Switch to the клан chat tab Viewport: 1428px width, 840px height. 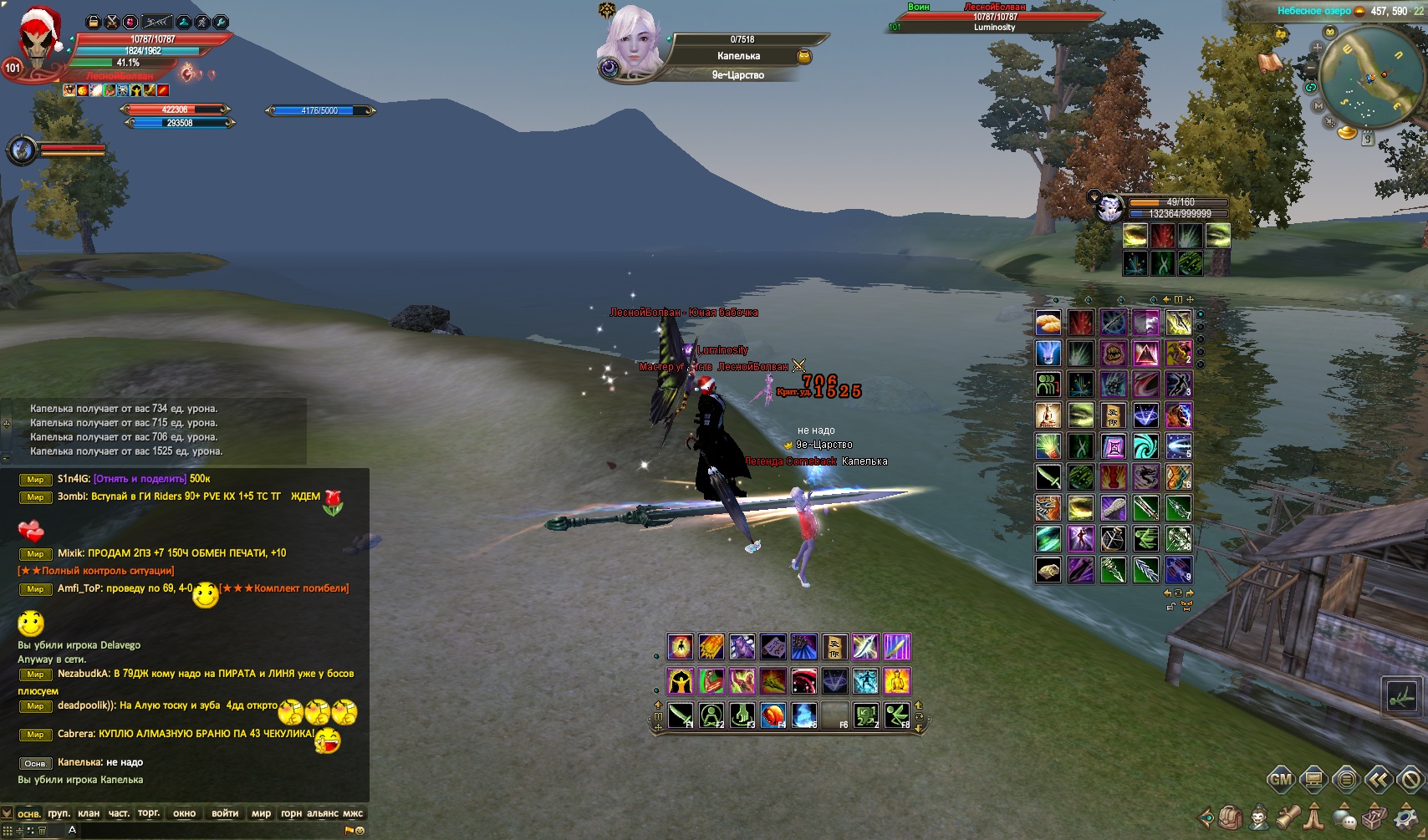(x=88, y=813)
